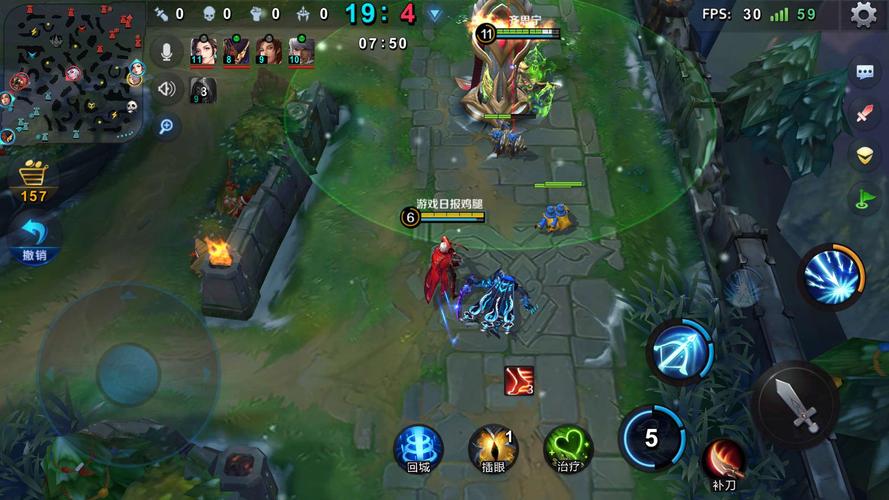Expand the scoreboard dropdown arrow
Image resolution: width=889 pixels, height=500 pixels.
coord(434,14)
